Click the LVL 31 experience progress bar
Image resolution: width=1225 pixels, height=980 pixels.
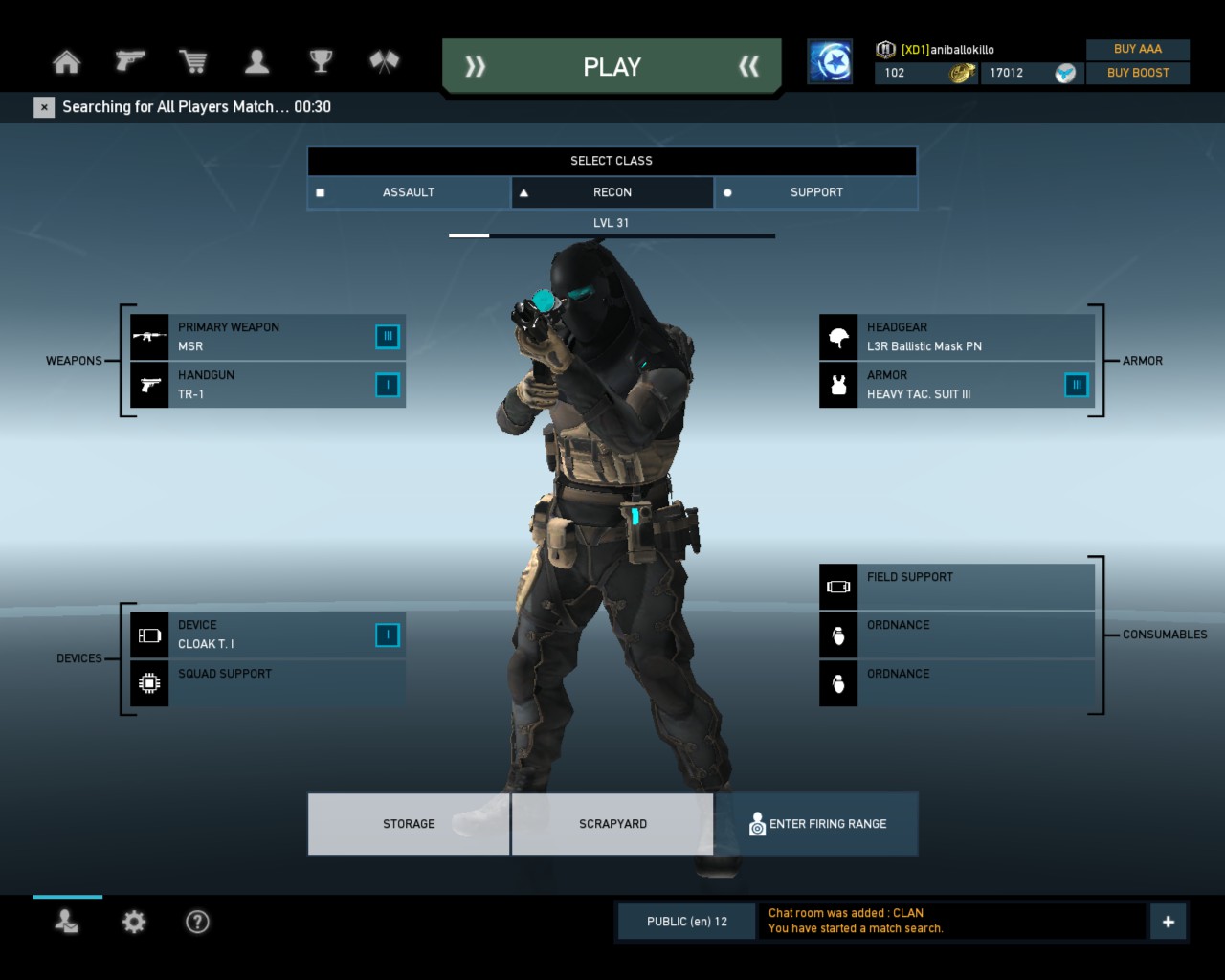612,234
